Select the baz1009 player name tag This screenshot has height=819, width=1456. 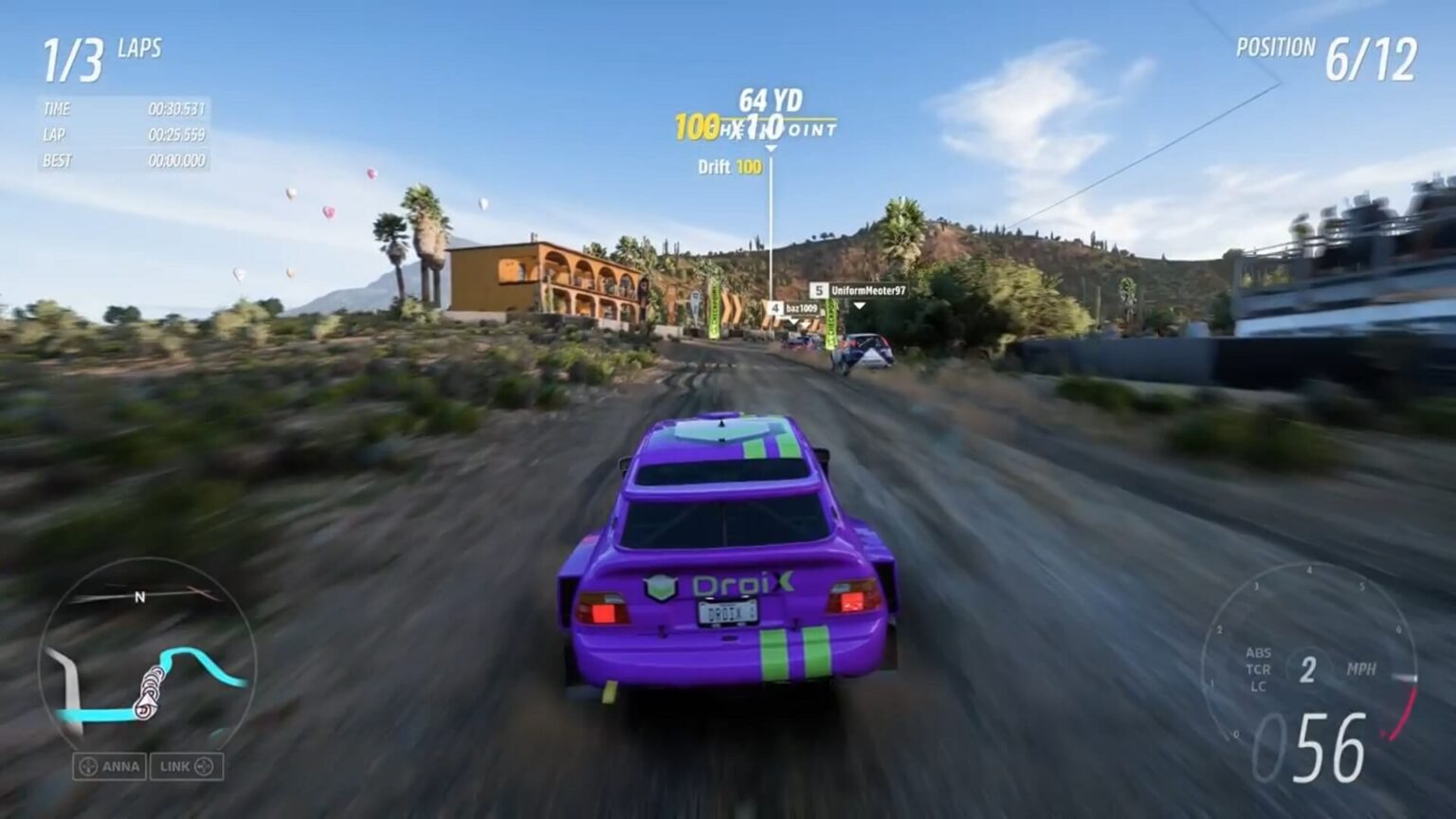pos(793,309)
